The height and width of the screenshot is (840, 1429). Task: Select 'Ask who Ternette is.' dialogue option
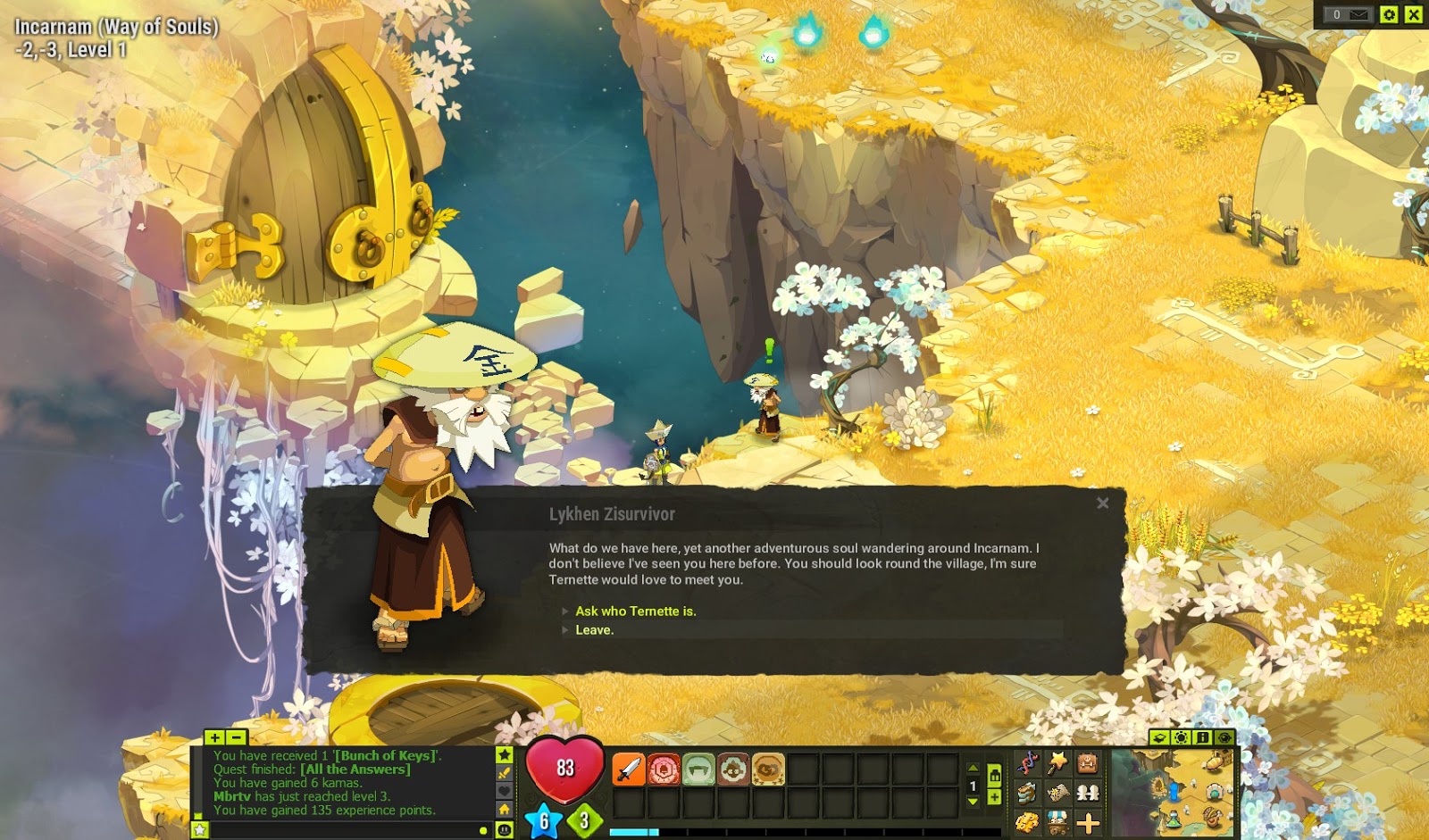tap(637, 612)
